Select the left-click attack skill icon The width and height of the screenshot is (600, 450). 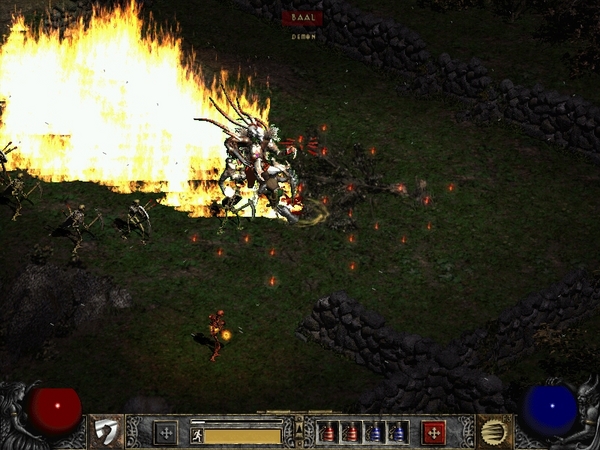(x=104, y=432)
